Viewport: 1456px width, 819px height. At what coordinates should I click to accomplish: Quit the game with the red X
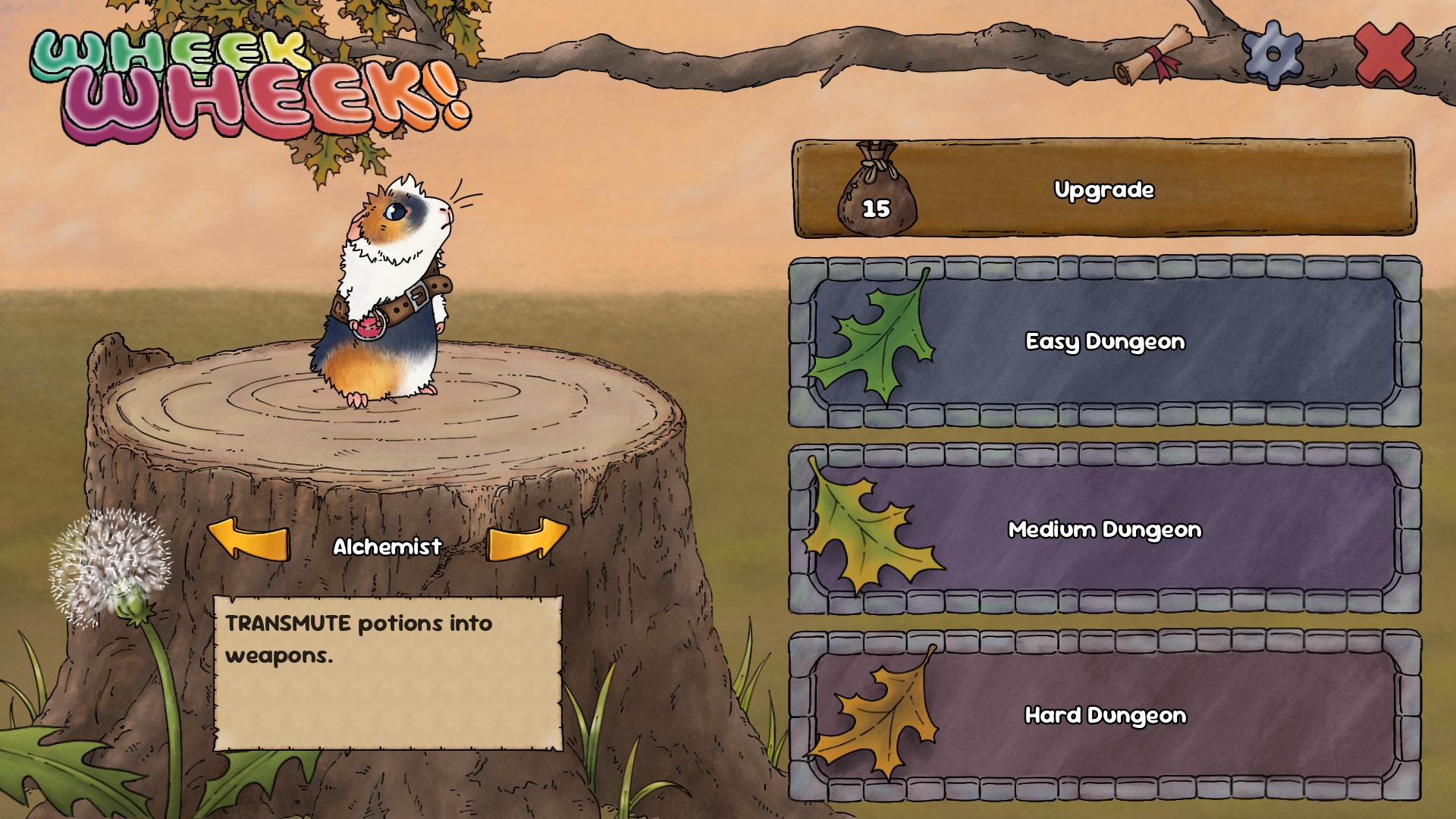tap(1384, 55)
